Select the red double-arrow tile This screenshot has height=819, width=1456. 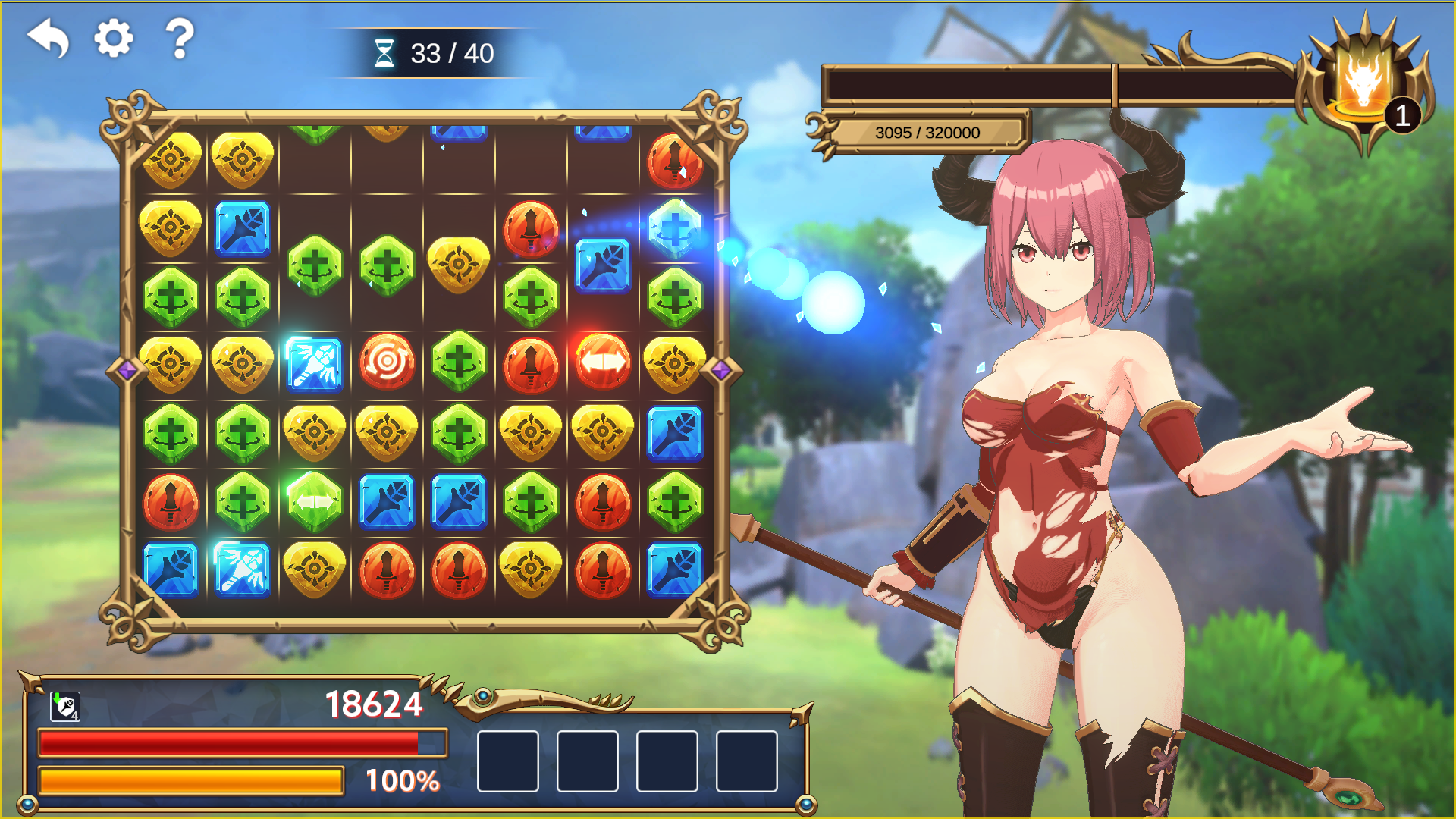tap(603, 362)
